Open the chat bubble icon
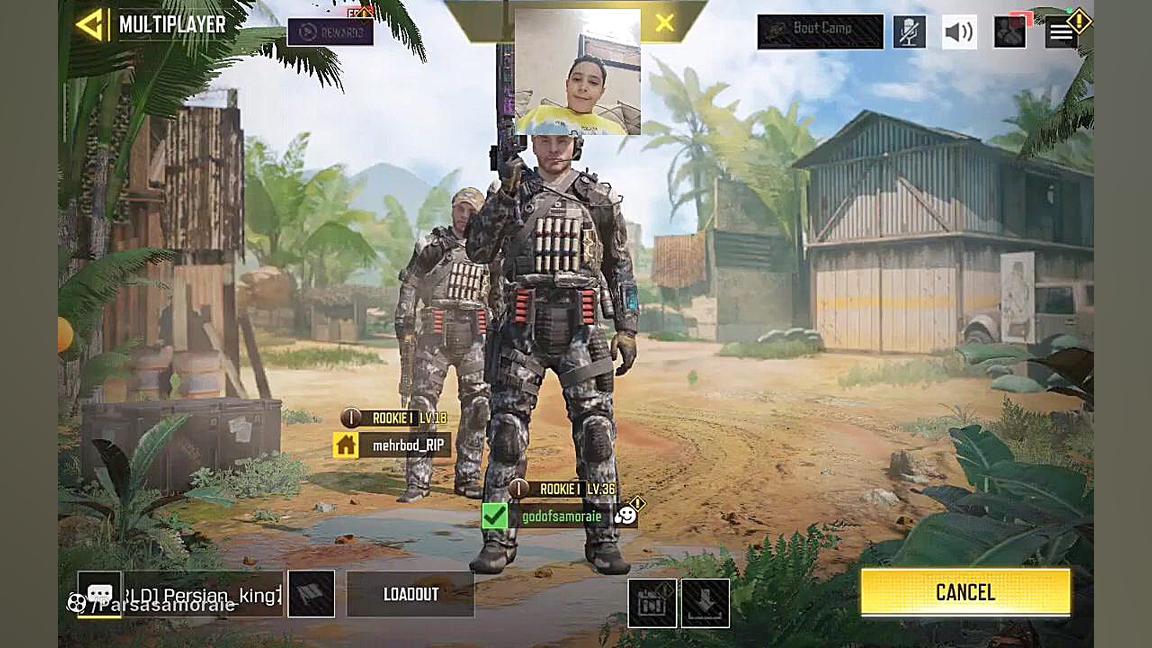This screenshot has width=1152, height=648. click(100, 594)
